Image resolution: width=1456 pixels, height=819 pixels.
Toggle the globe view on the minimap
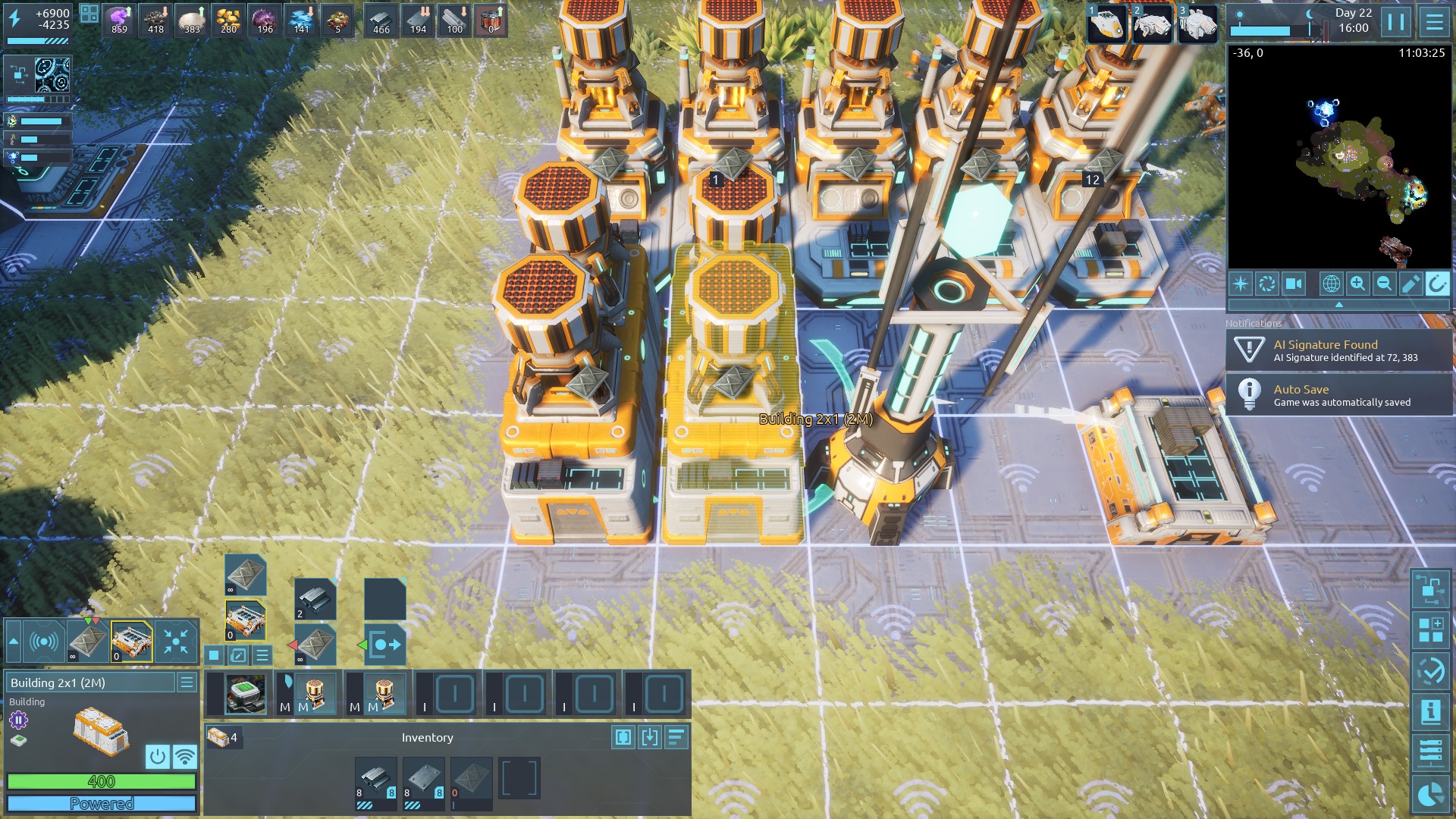click(x=1331, y=284)
